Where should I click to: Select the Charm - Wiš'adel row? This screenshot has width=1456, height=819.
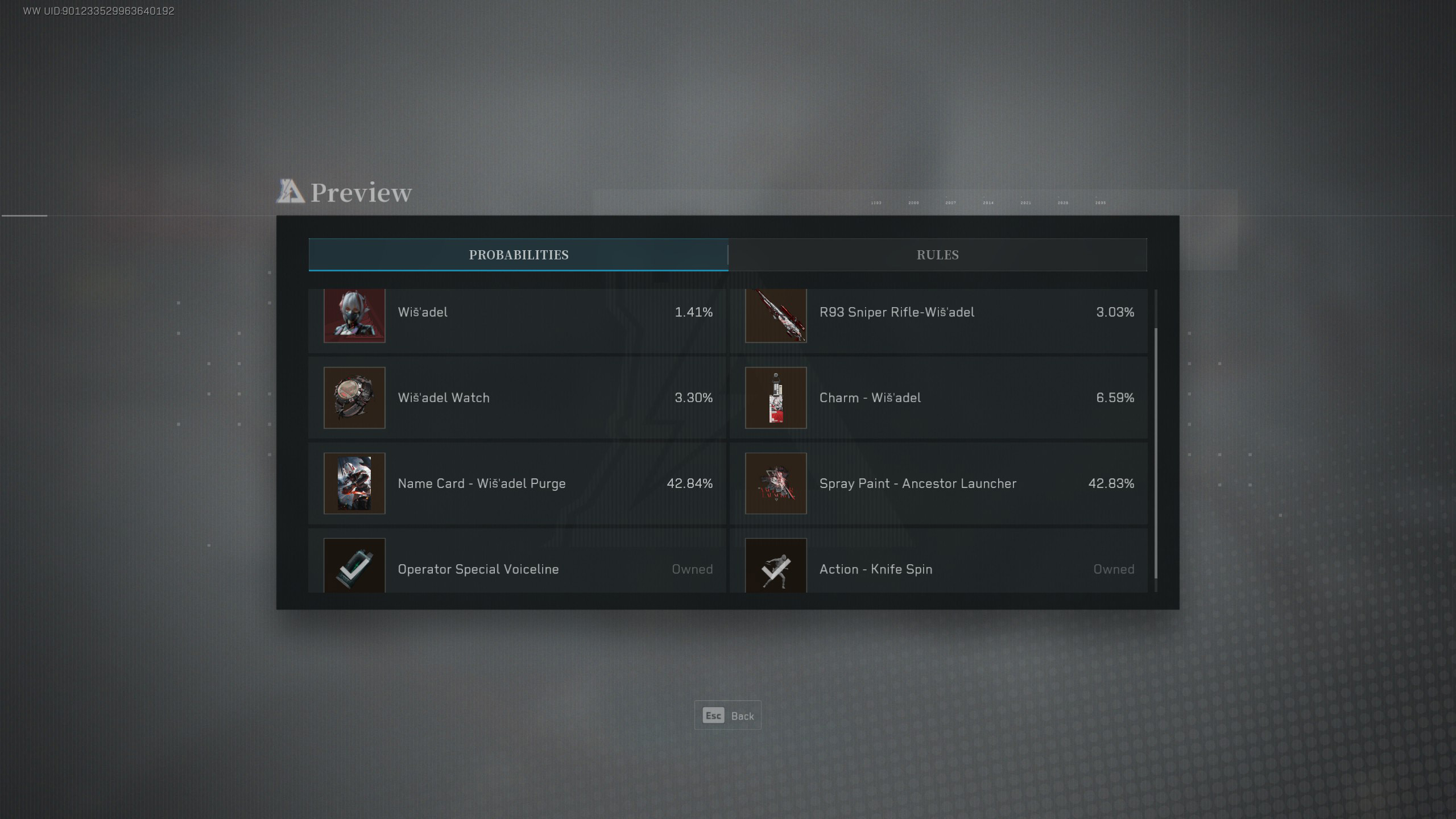(938, 398)
